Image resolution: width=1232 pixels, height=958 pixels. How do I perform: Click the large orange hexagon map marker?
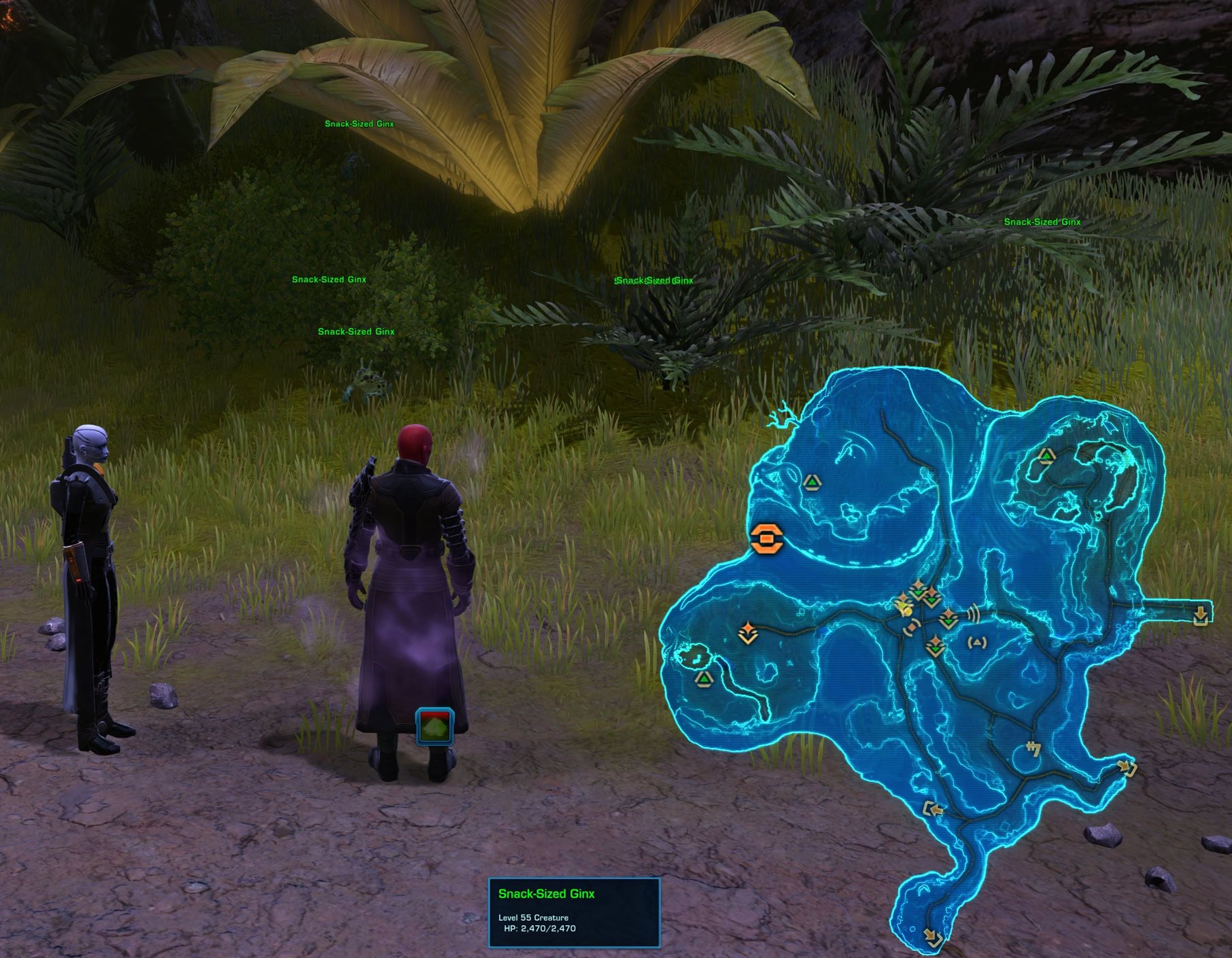[767, 539]
